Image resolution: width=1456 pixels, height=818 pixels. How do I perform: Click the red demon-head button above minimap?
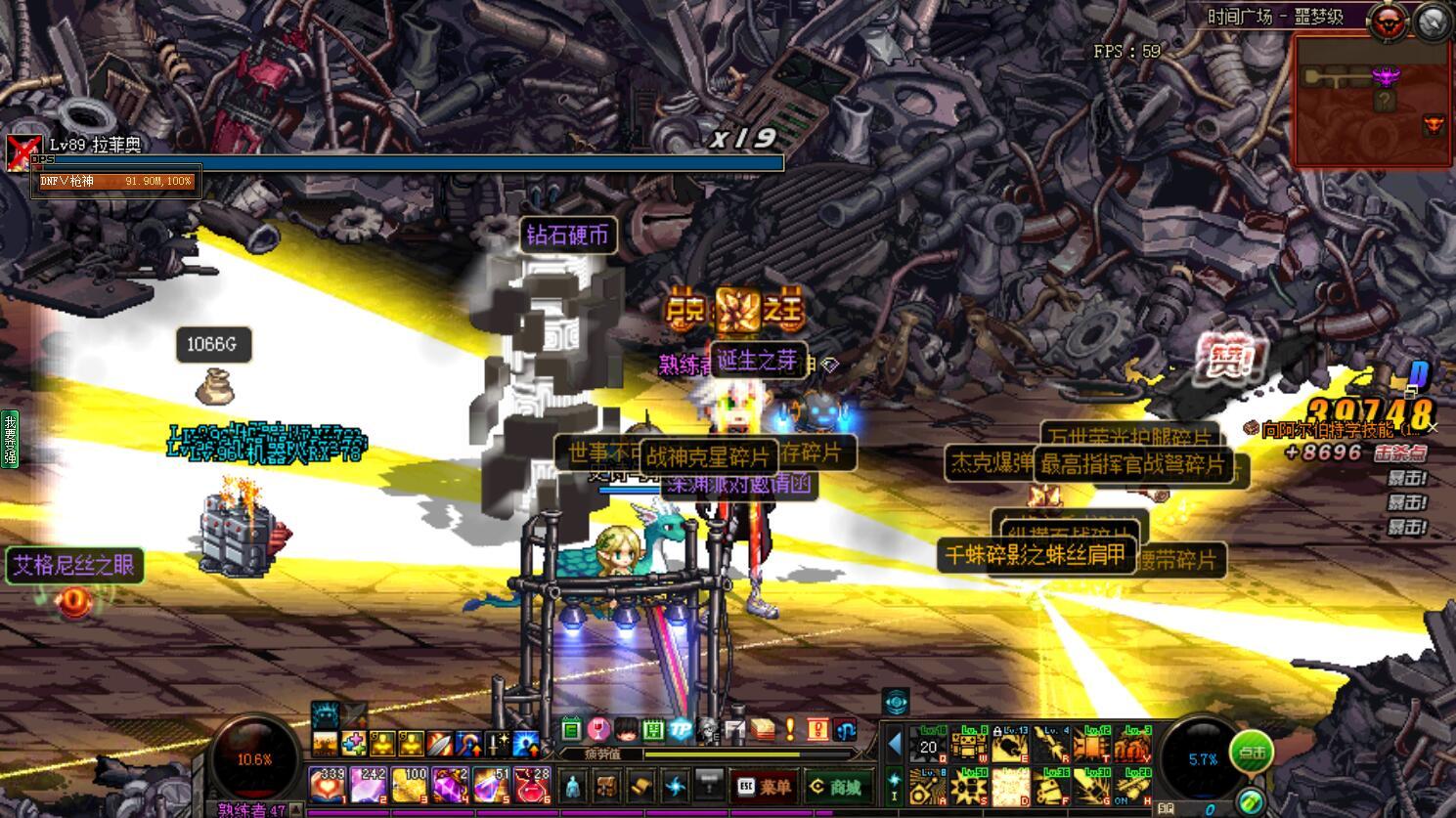(1387, 20)
